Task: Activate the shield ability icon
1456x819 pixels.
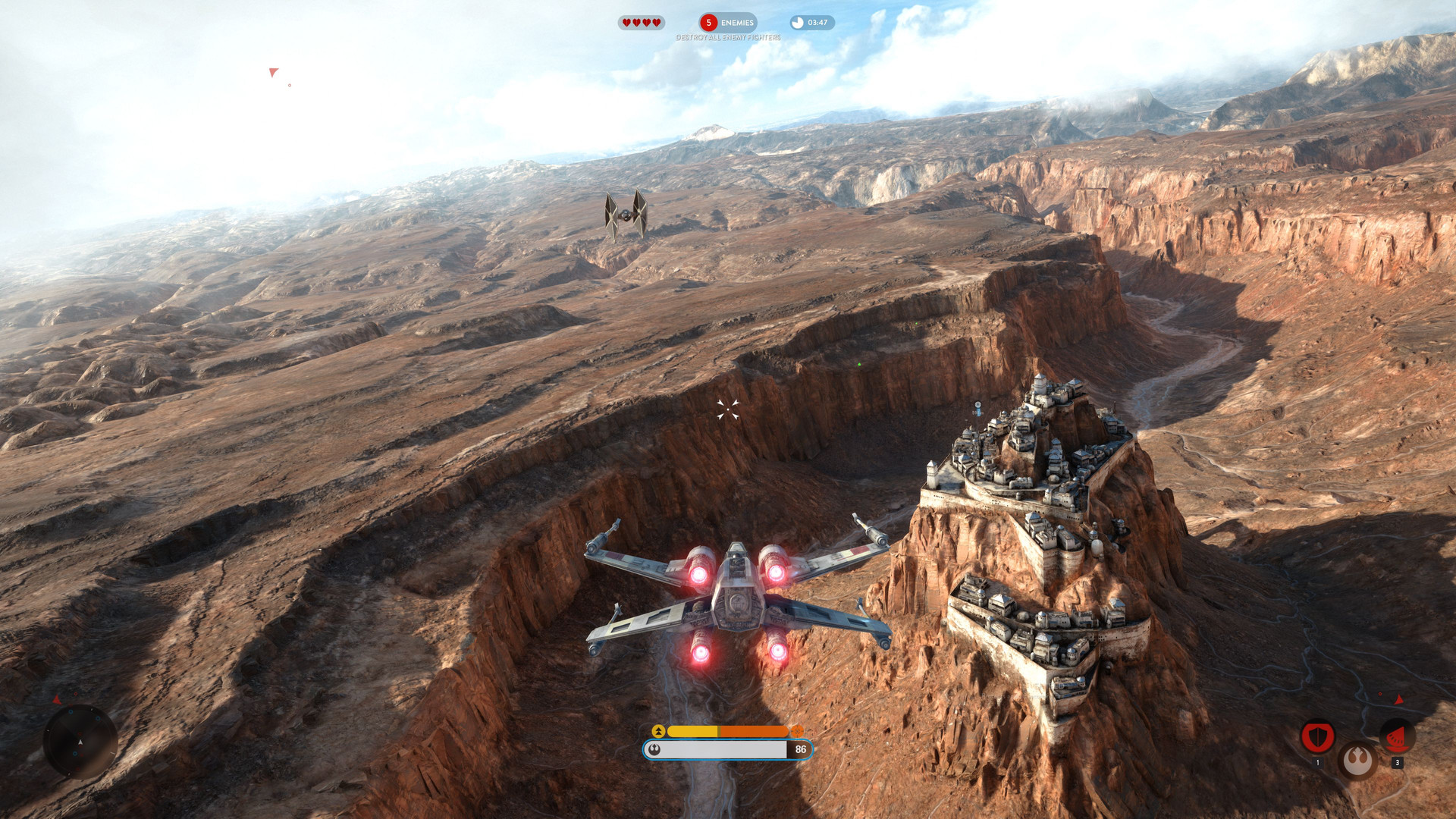Action: (x=1317, y=736)
